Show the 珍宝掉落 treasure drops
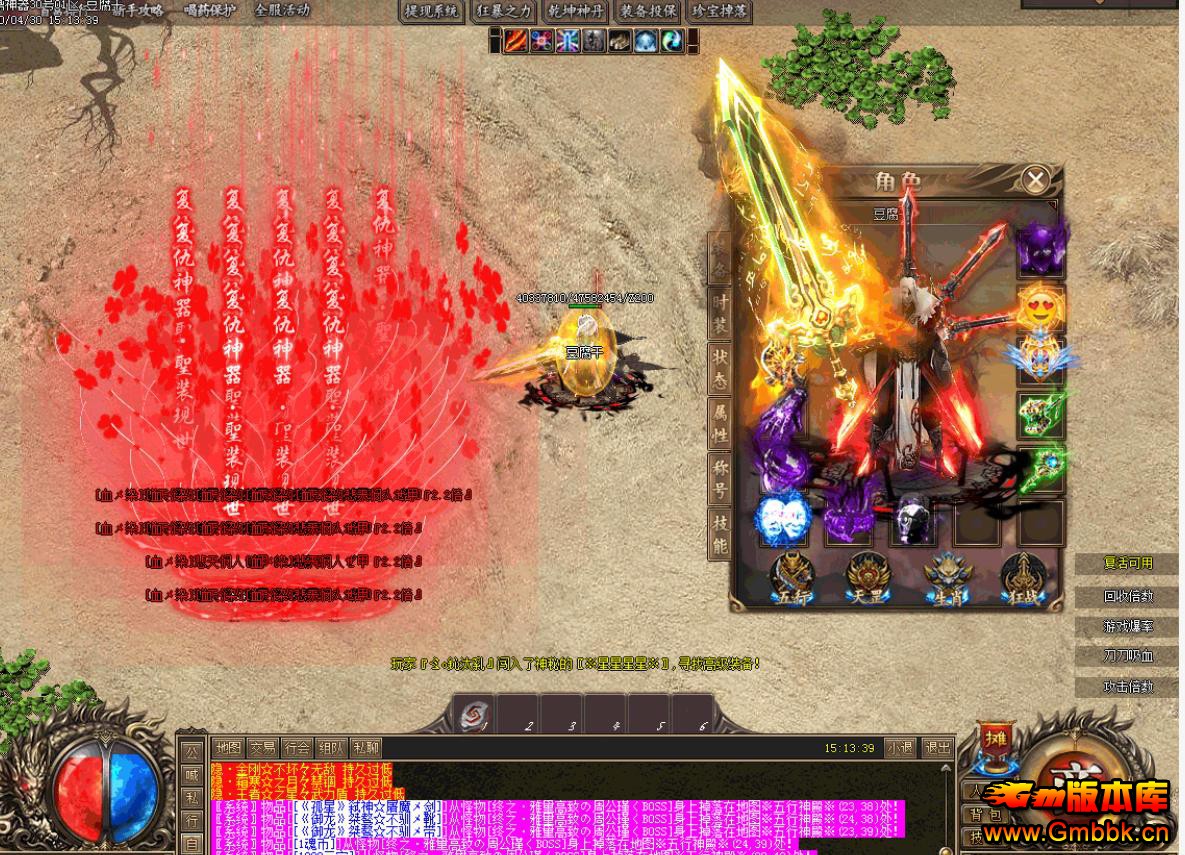 (720, 11)
